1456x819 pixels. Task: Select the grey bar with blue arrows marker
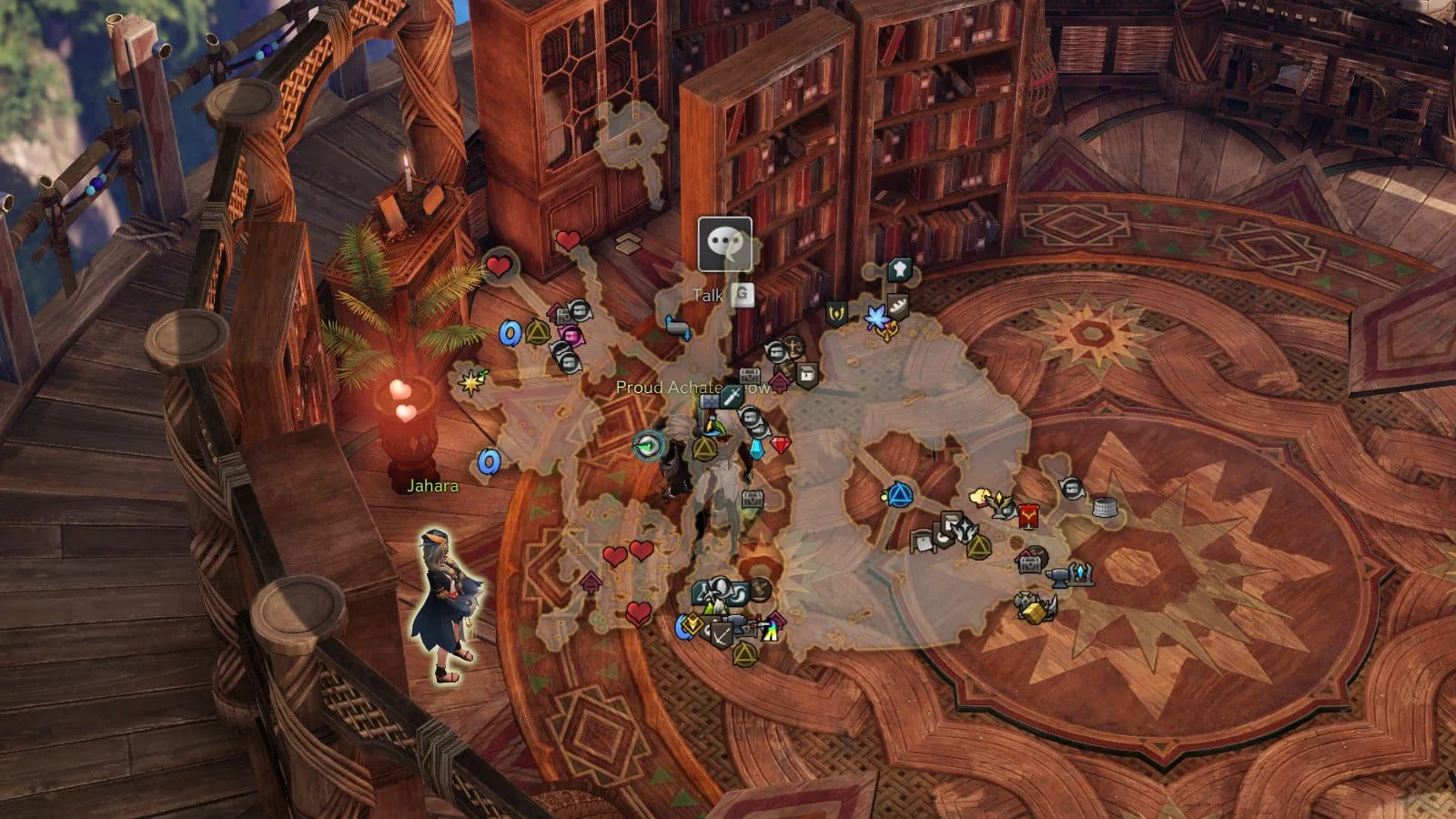point(677,327)
